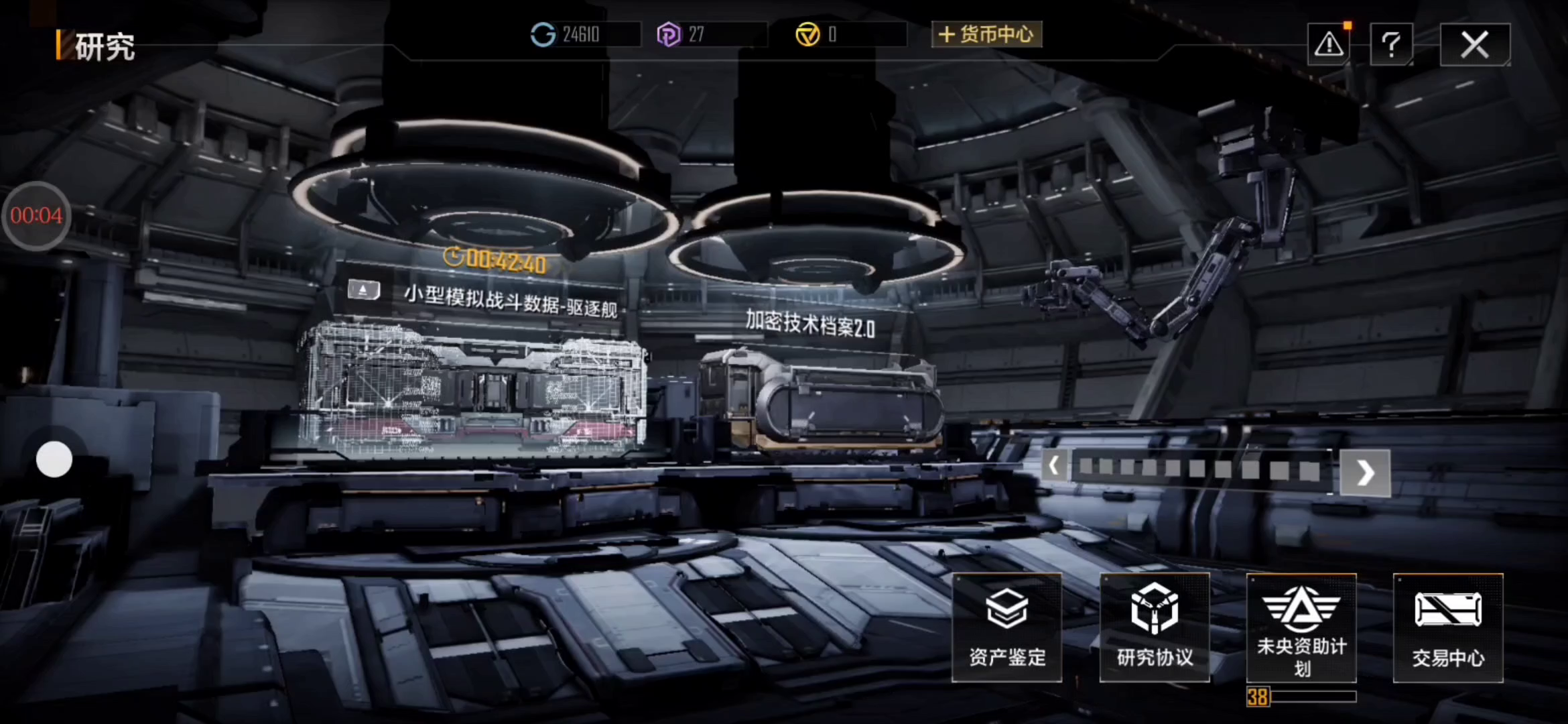This screenshot has height=724, width=1568.
Task: Go to previous page with left arrow
Action: [1054, 465]
